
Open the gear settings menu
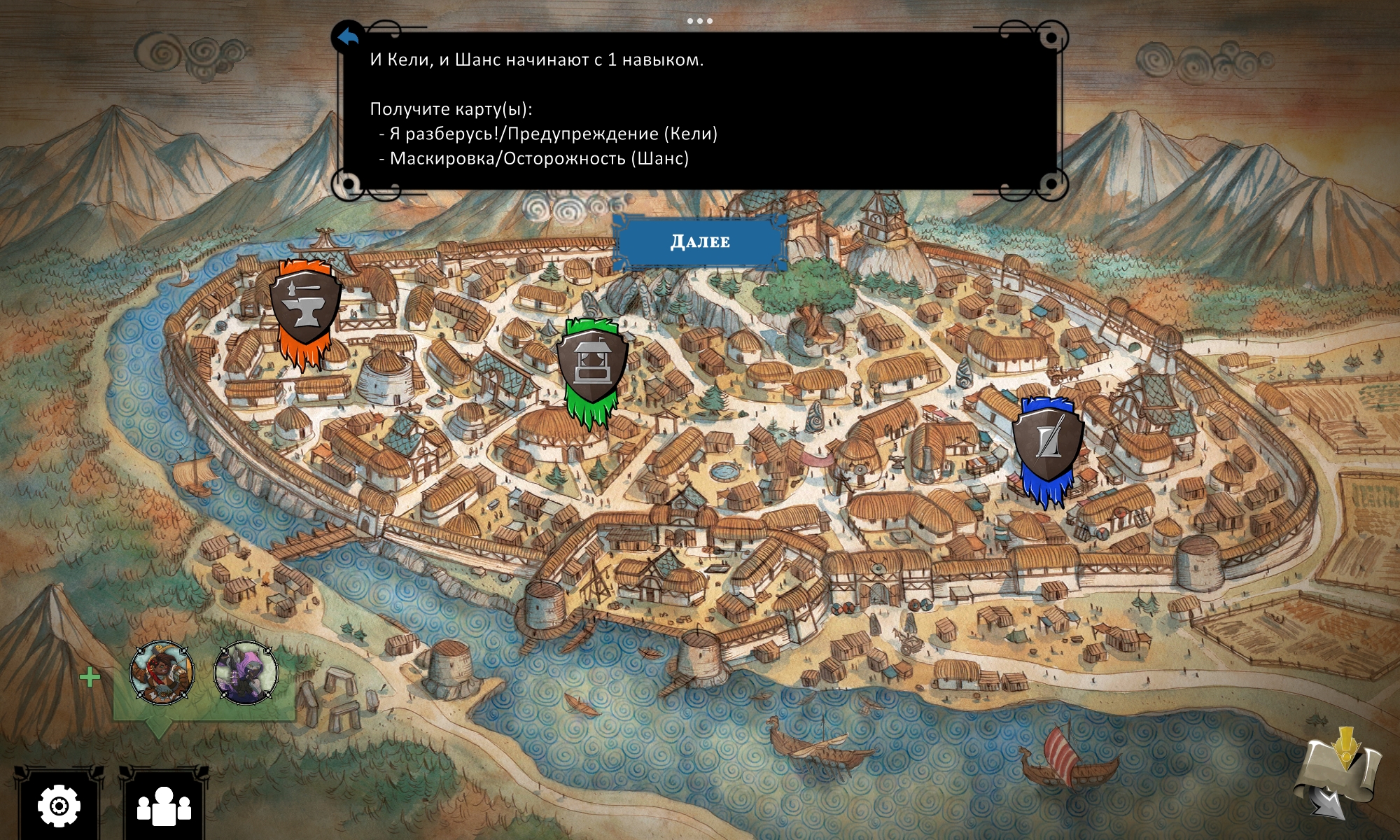coord(59,806)
